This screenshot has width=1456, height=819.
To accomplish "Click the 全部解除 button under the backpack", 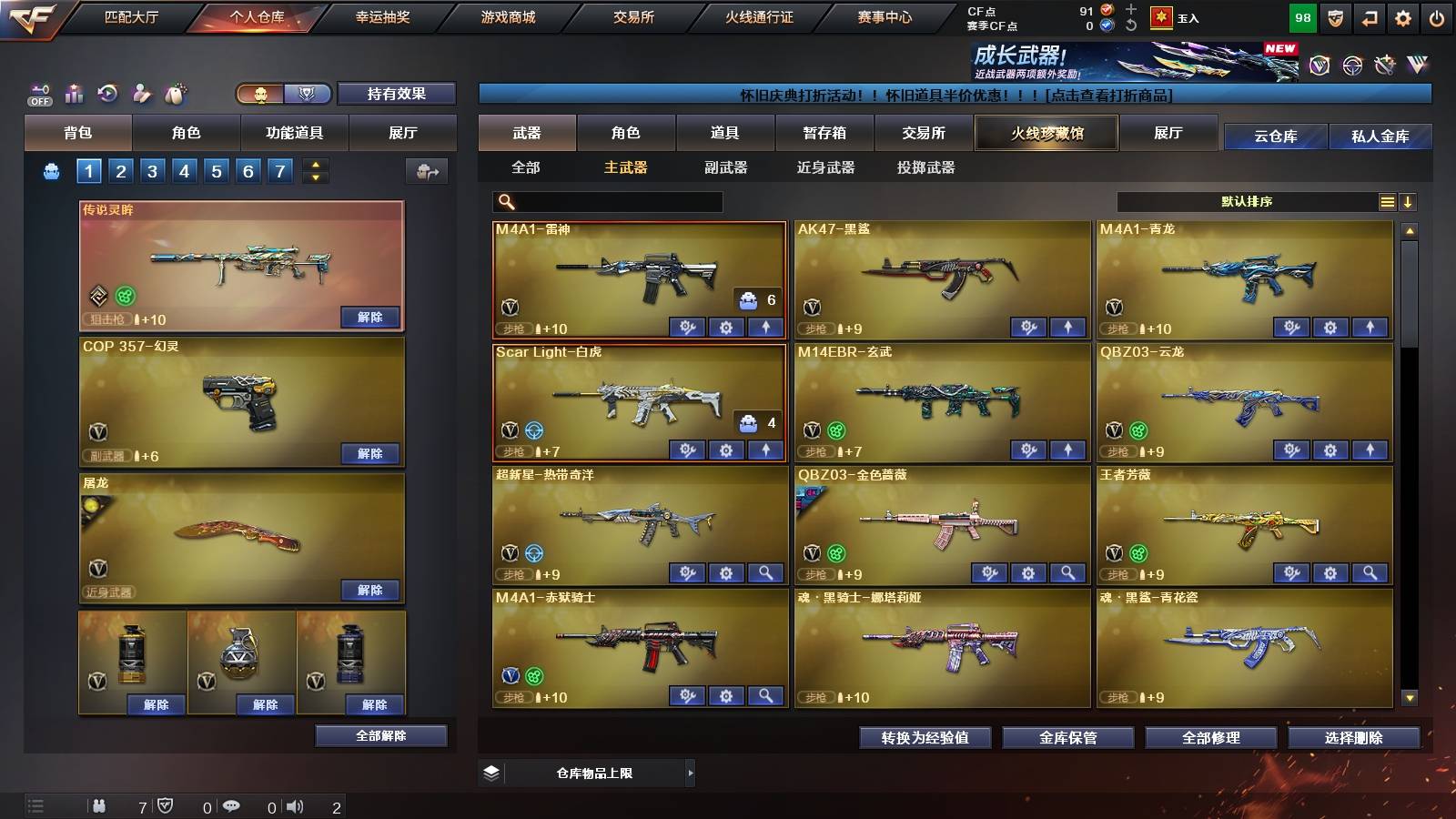I will pyautogui.click(x=380, y=735).
